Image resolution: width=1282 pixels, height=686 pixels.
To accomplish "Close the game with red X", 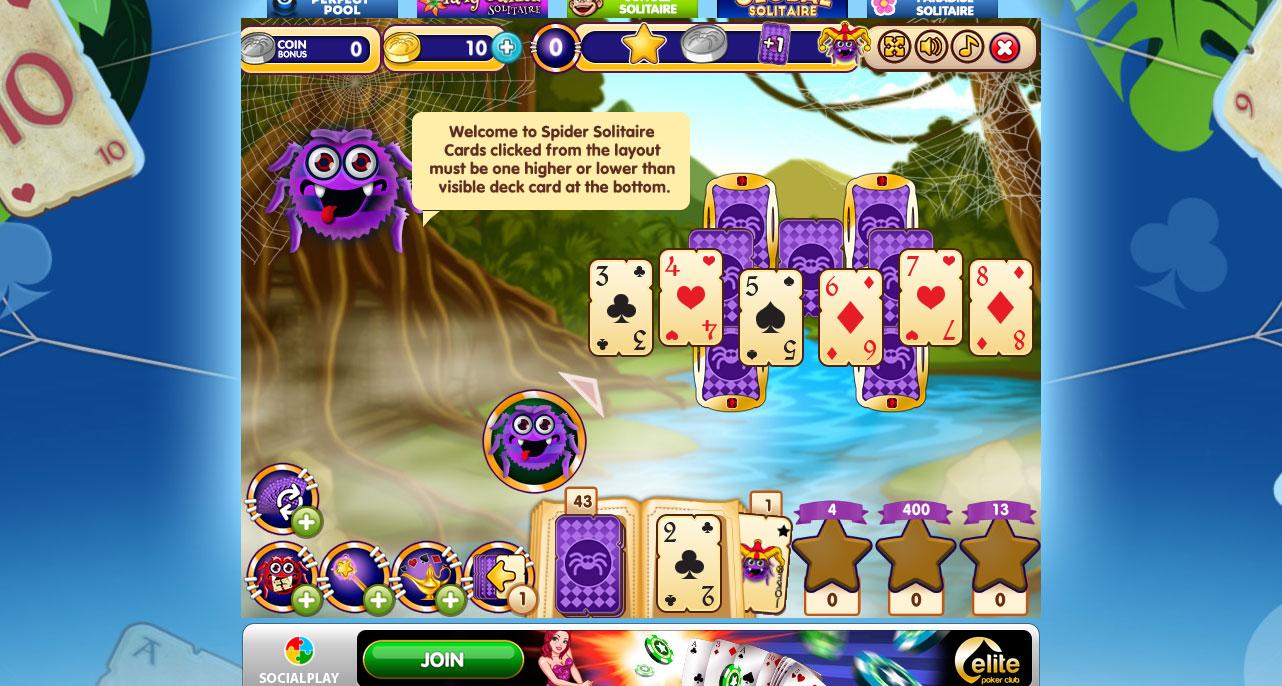I will tap(1004, 47).
